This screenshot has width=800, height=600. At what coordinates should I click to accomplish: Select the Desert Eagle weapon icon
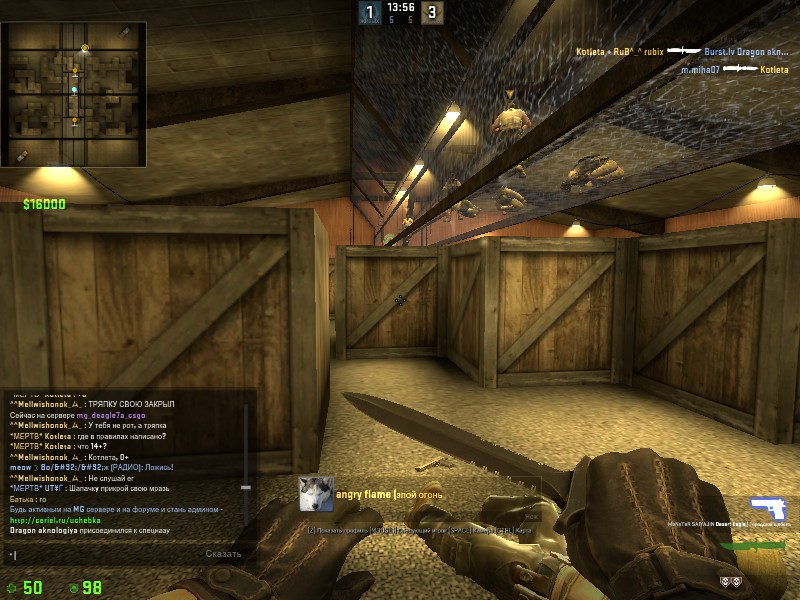(768, 507)
